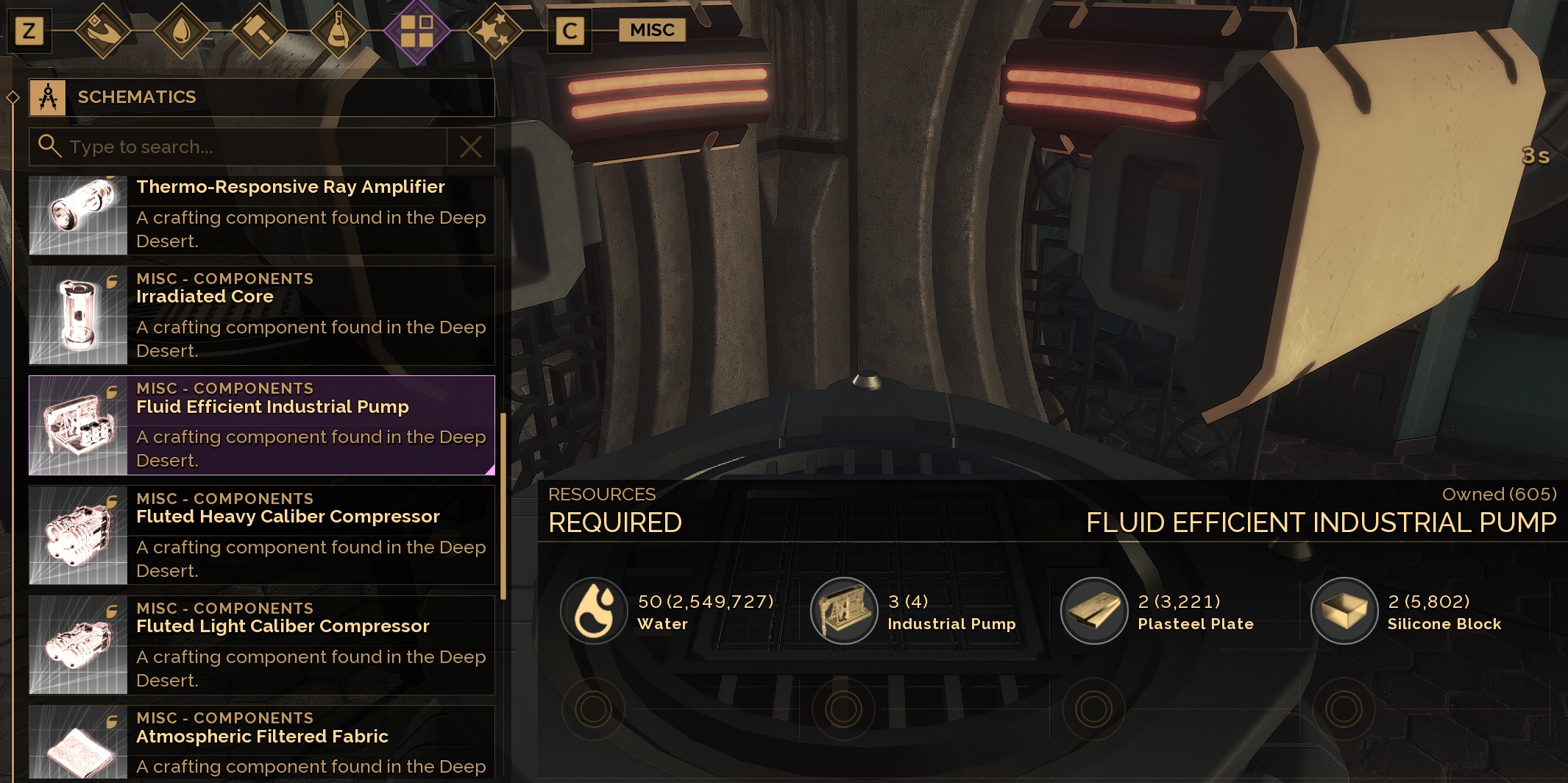The width and height of the screenshot is (1568, 783).
Task: Select the Irradiated Core schematic
Action: pyautogui.click(x=261, y=316)
